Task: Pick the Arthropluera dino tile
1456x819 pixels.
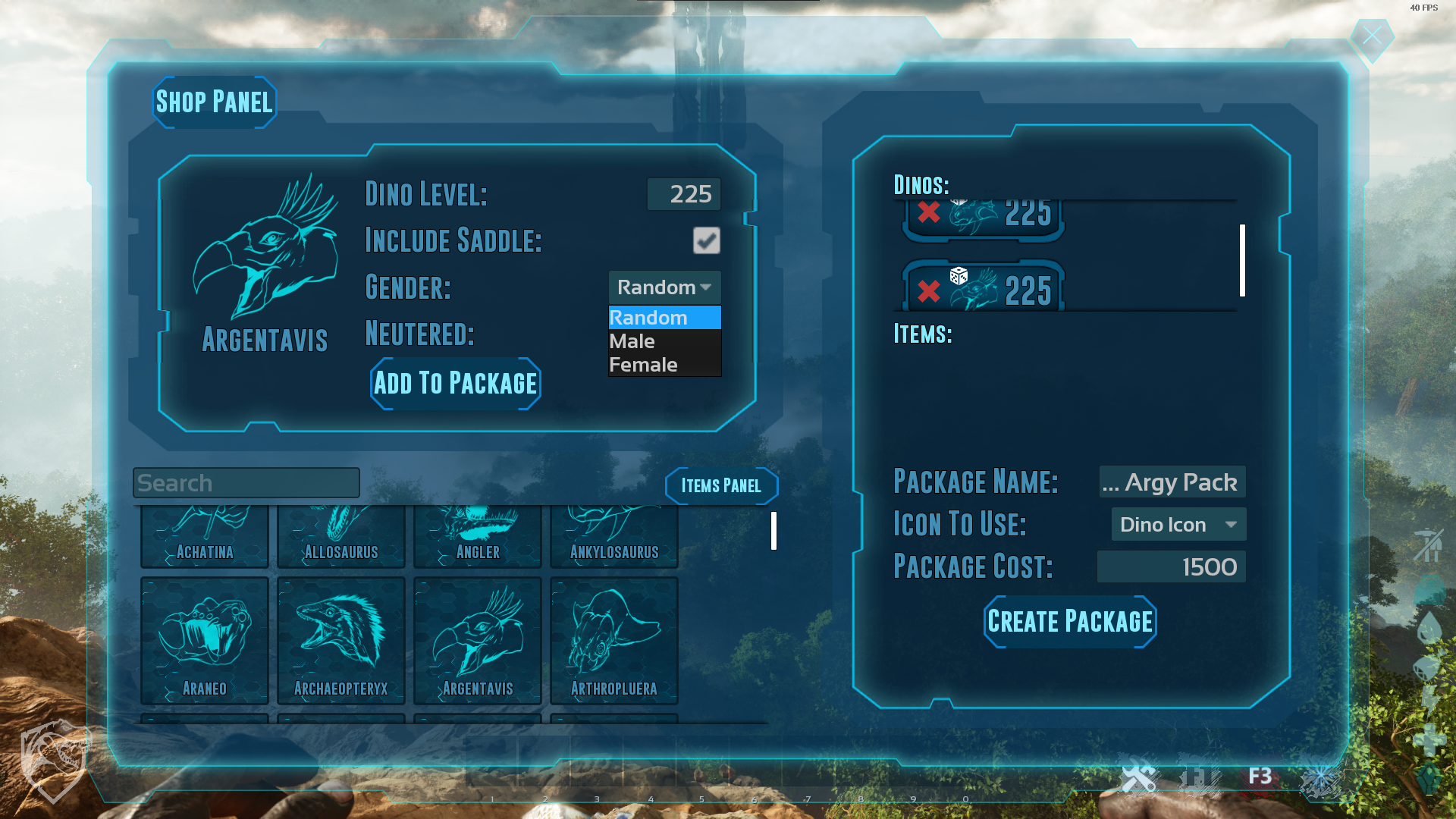Action: tap(614, 641)
